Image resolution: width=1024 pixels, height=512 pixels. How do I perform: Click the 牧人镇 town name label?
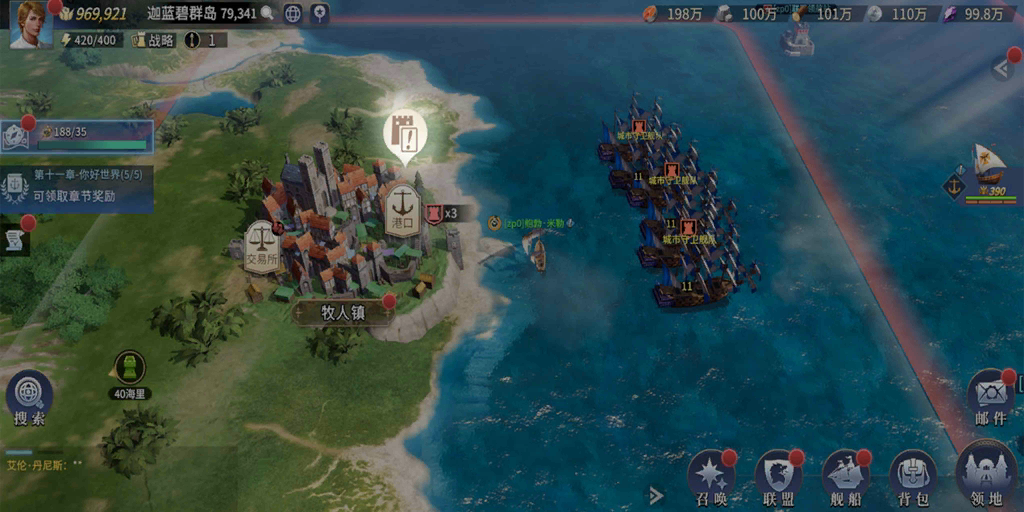click(x=343, y=312)
